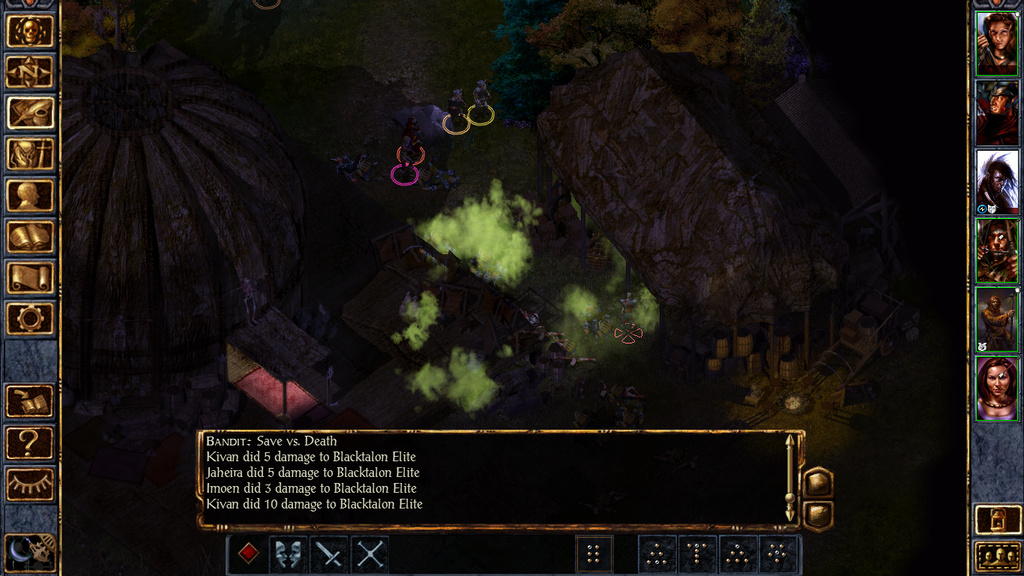Click the red gem action button
The width and height of the screenshot is (1024, 576).
249,553
